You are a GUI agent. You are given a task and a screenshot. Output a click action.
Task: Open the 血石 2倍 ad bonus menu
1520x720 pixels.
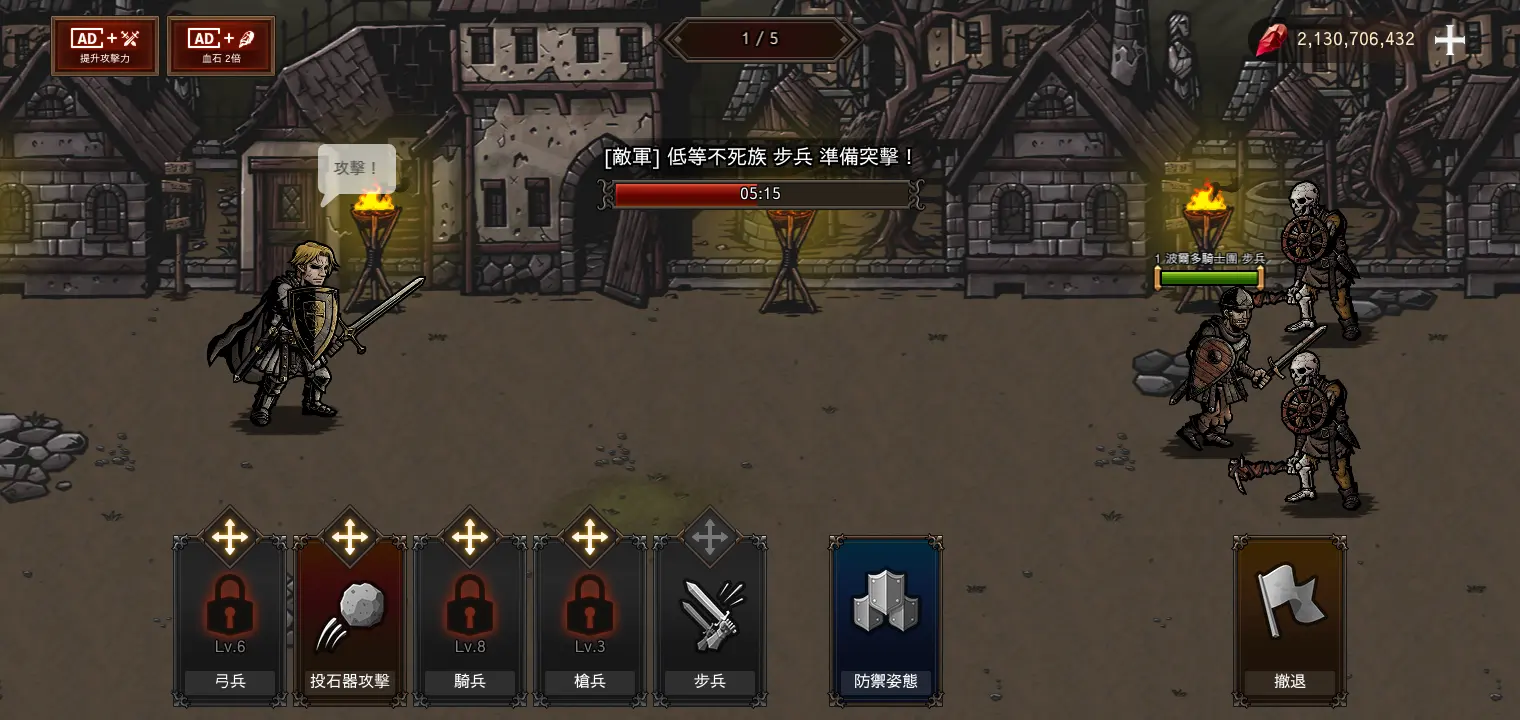pos(220,45)
